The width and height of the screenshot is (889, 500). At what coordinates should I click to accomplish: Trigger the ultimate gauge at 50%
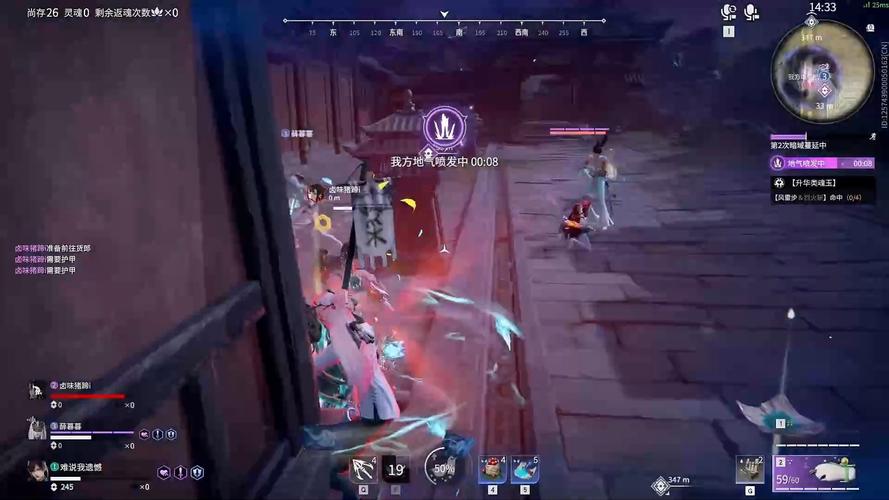click(443, 467)
